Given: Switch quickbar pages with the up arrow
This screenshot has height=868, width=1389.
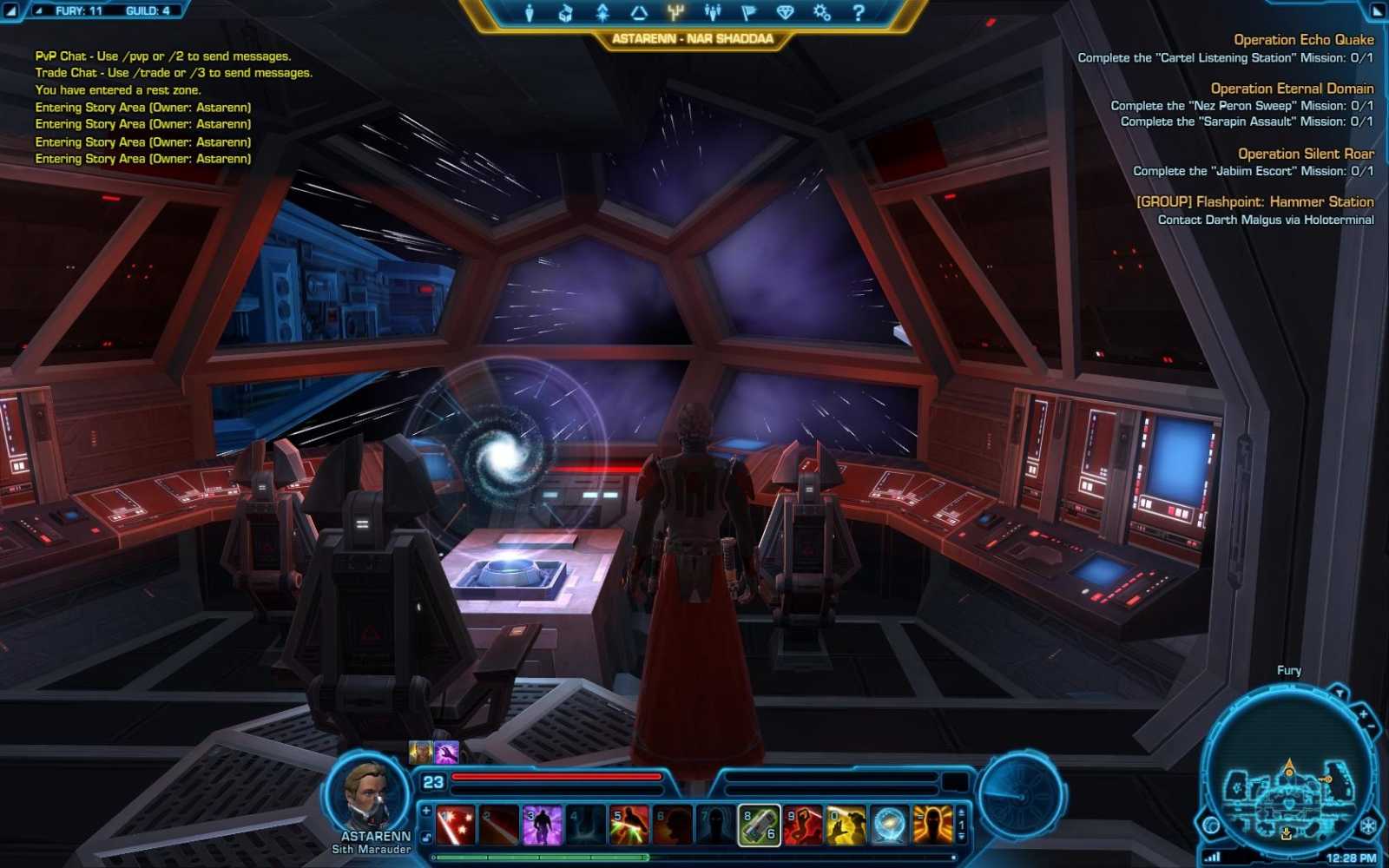Looking at the screenshot, I should point(961,812).
